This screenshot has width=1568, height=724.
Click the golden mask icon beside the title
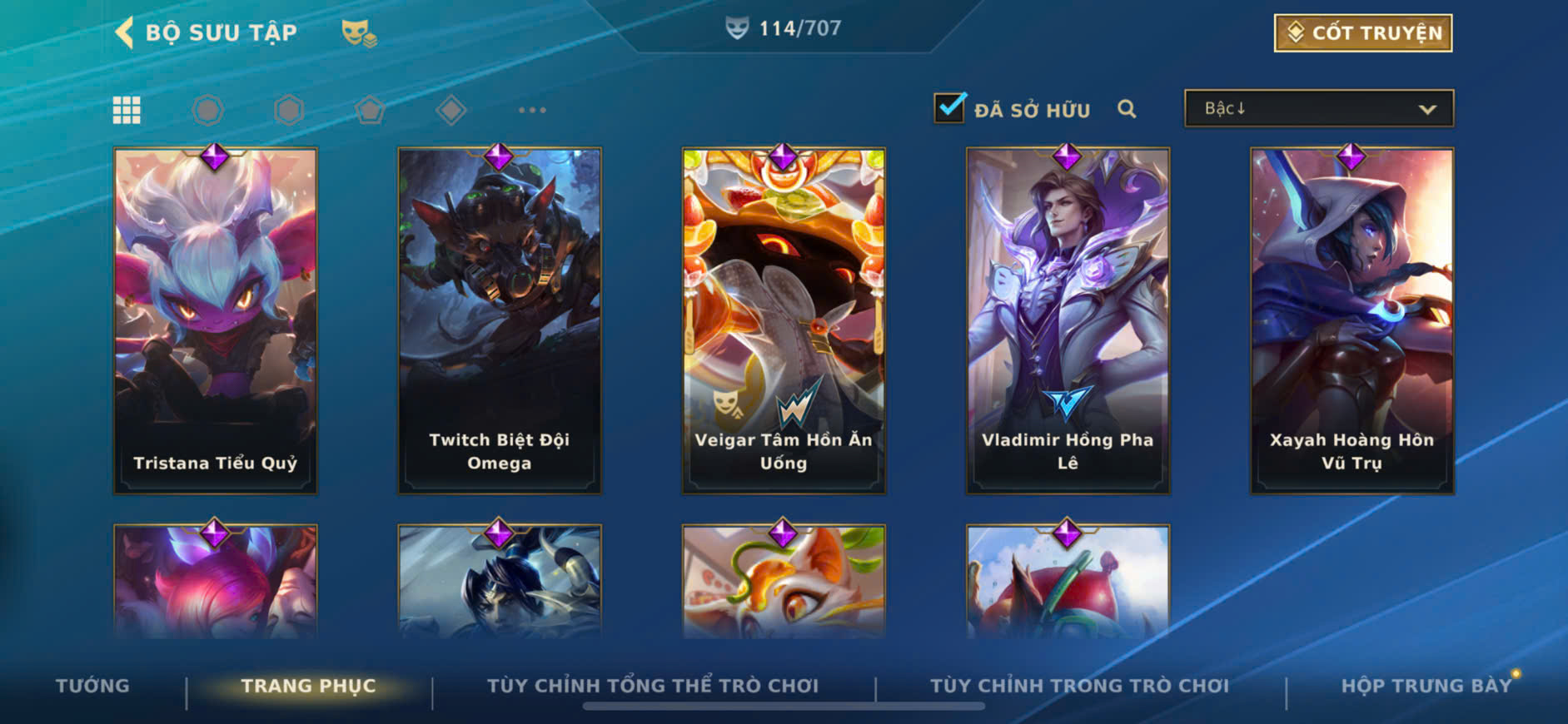point(359,33)
